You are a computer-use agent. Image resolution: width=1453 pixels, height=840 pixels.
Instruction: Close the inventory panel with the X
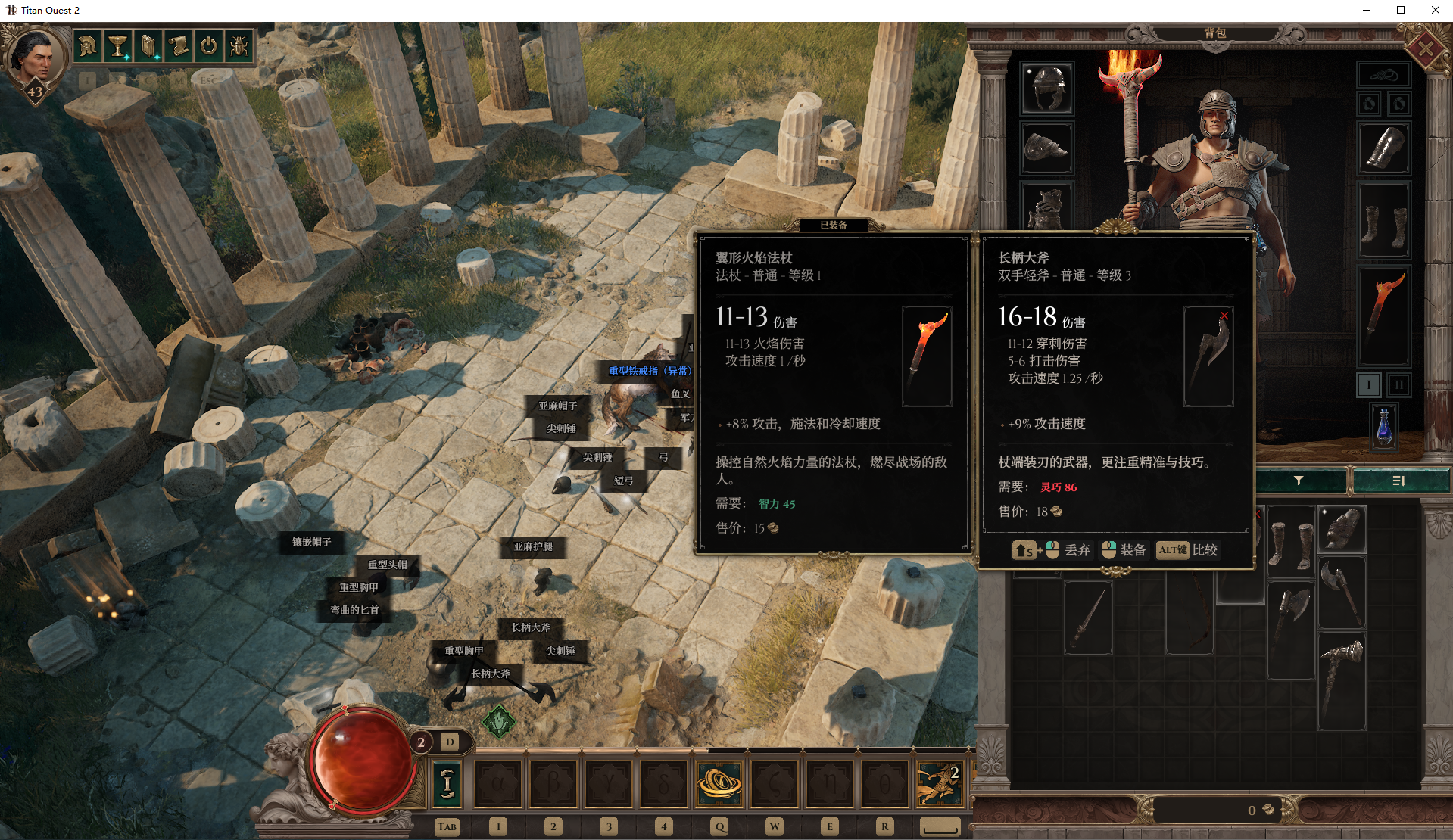(x=1425, y=50)
